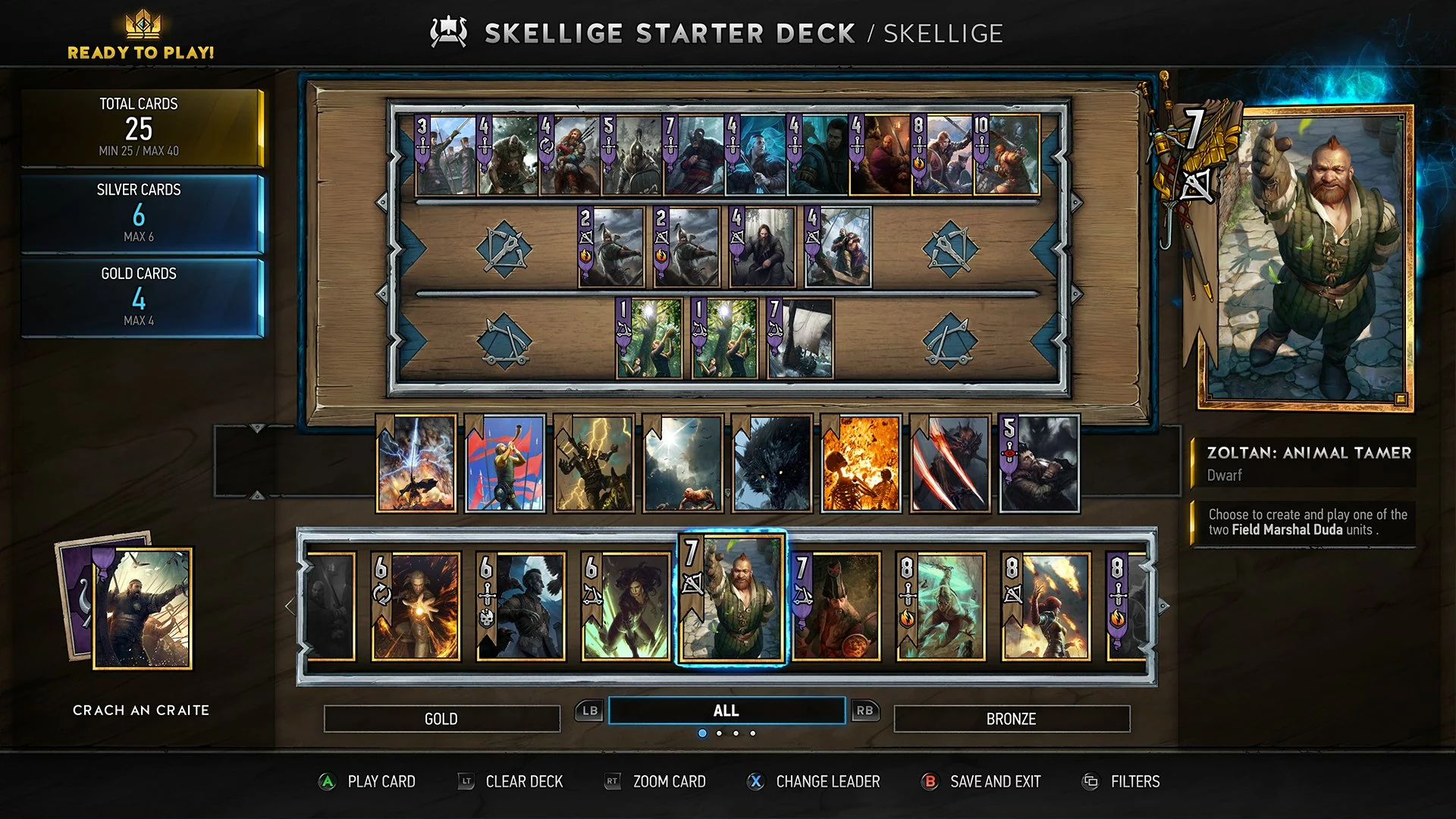Choose the 6-strength green sorceress card
This screenshot has width=1456, height=819.
626,607
